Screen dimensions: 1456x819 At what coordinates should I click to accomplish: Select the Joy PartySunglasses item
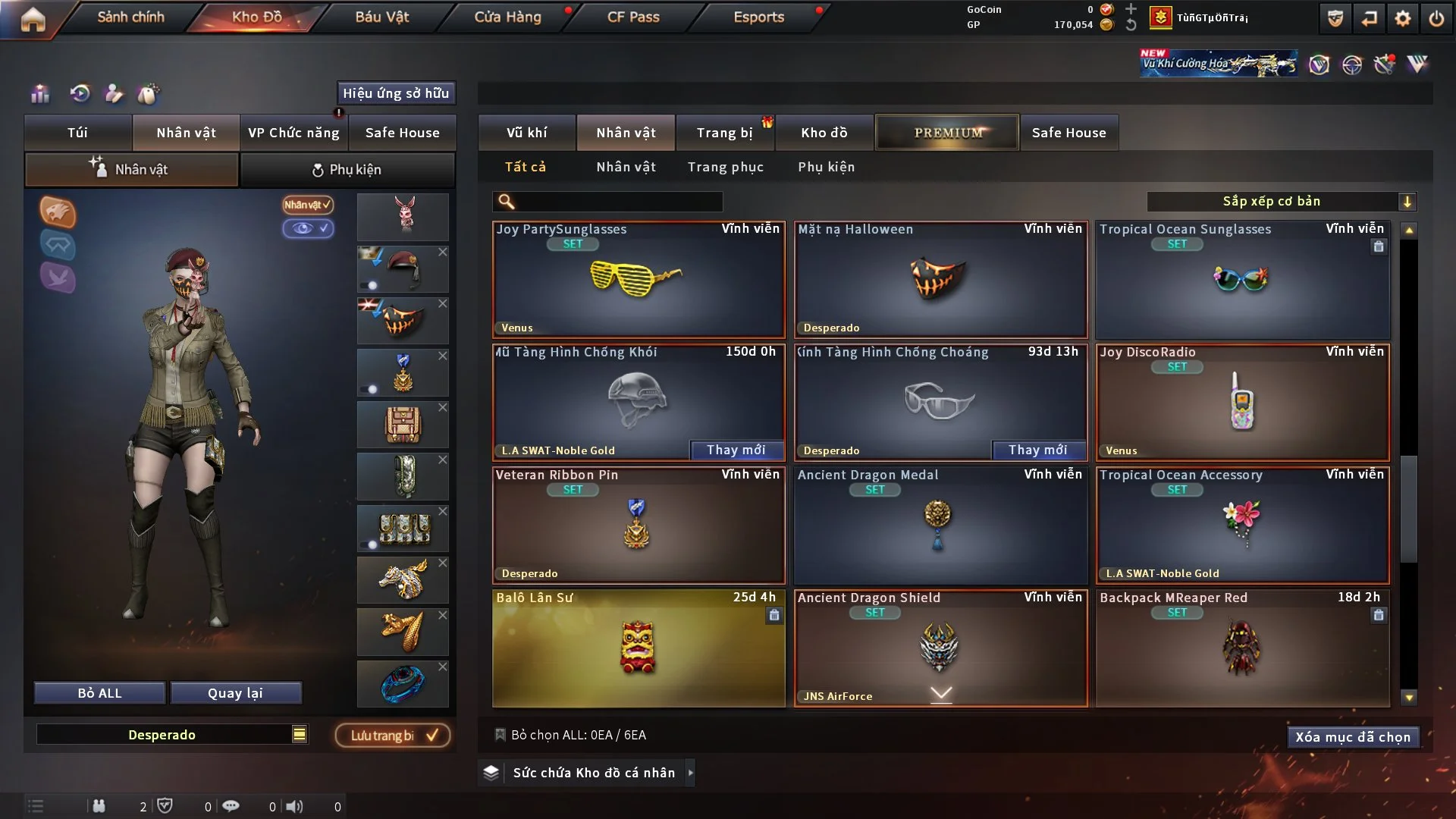(x=639, y=280)
